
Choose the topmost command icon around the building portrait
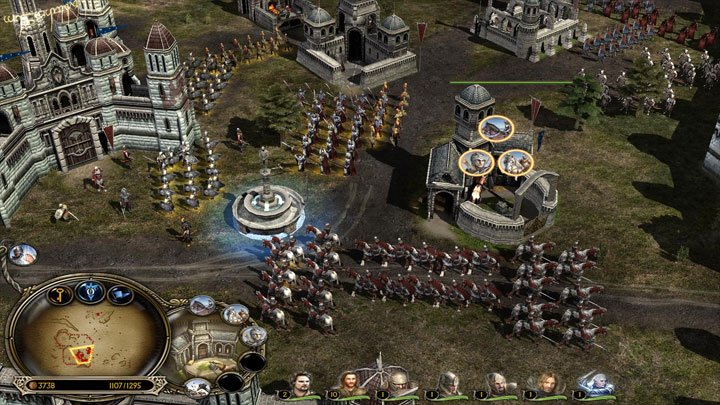(x=203, y=305)
